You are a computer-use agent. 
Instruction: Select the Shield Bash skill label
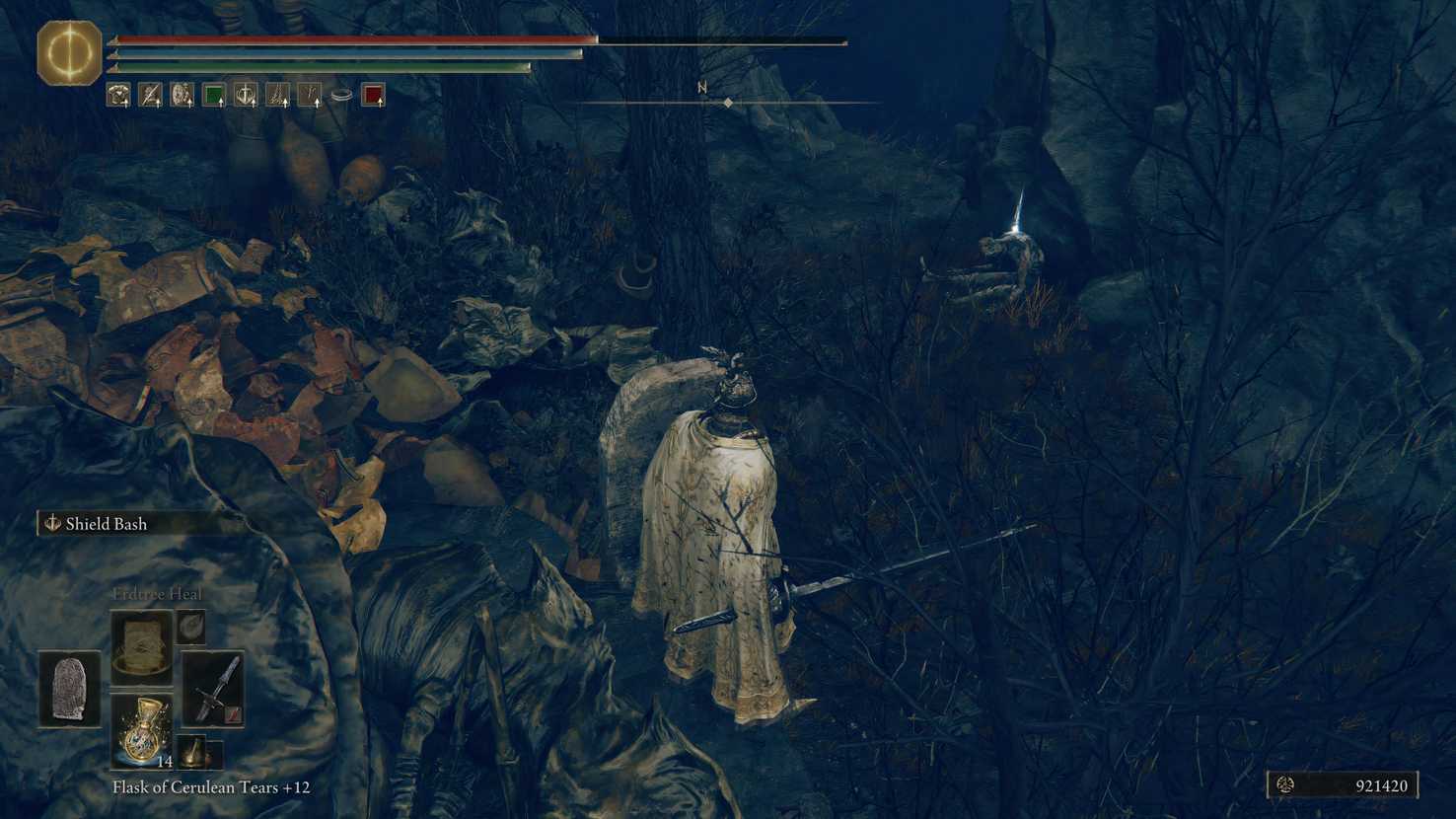104,524
